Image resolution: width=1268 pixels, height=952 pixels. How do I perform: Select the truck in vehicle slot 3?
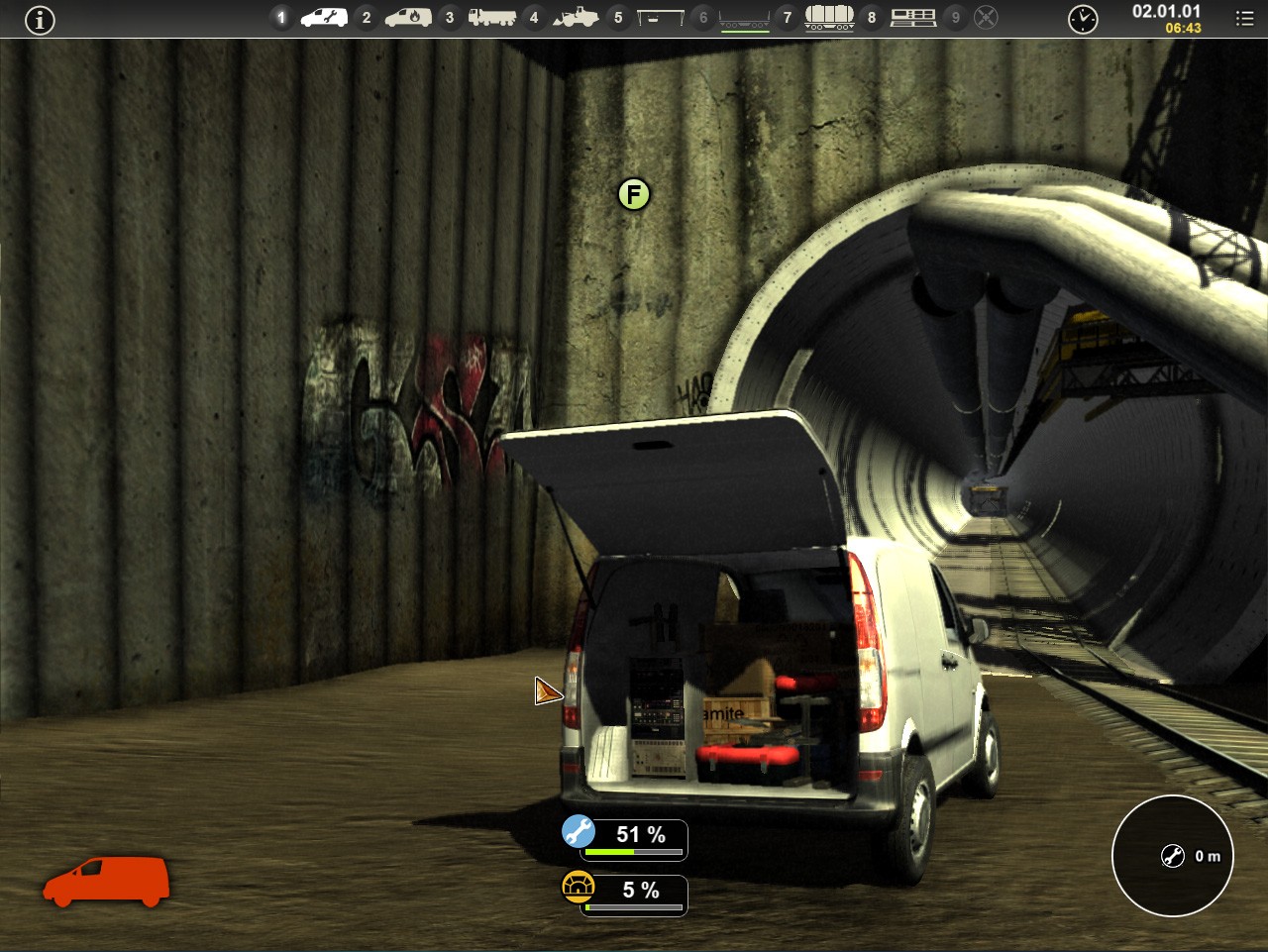pos(491,18)
